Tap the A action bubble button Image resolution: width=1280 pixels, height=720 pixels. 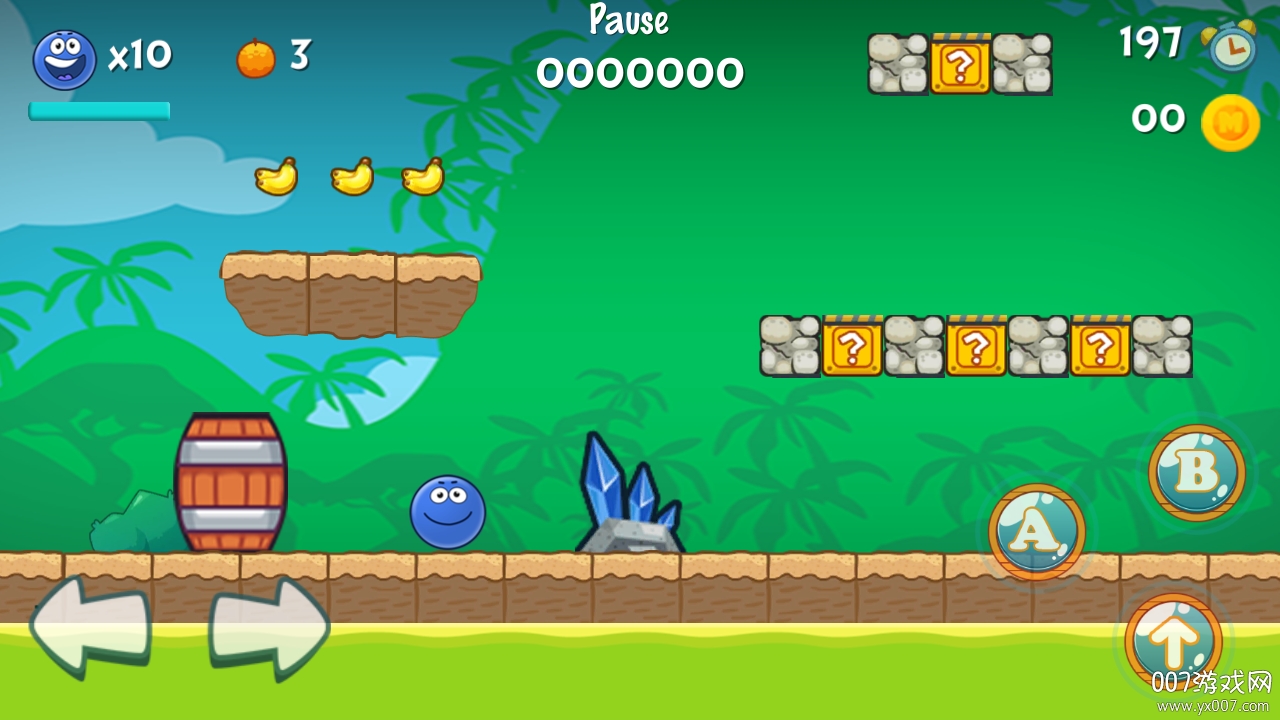coord(1036,533)
